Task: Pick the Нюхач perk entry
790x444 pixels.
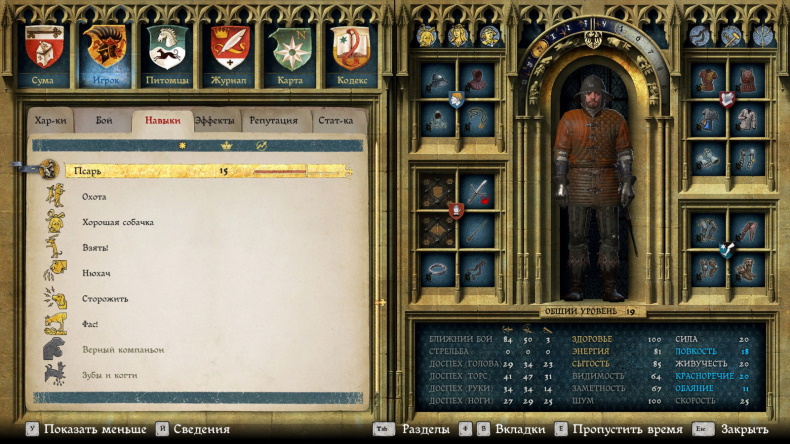Action: pyautogui.click(x=96, y=273)
